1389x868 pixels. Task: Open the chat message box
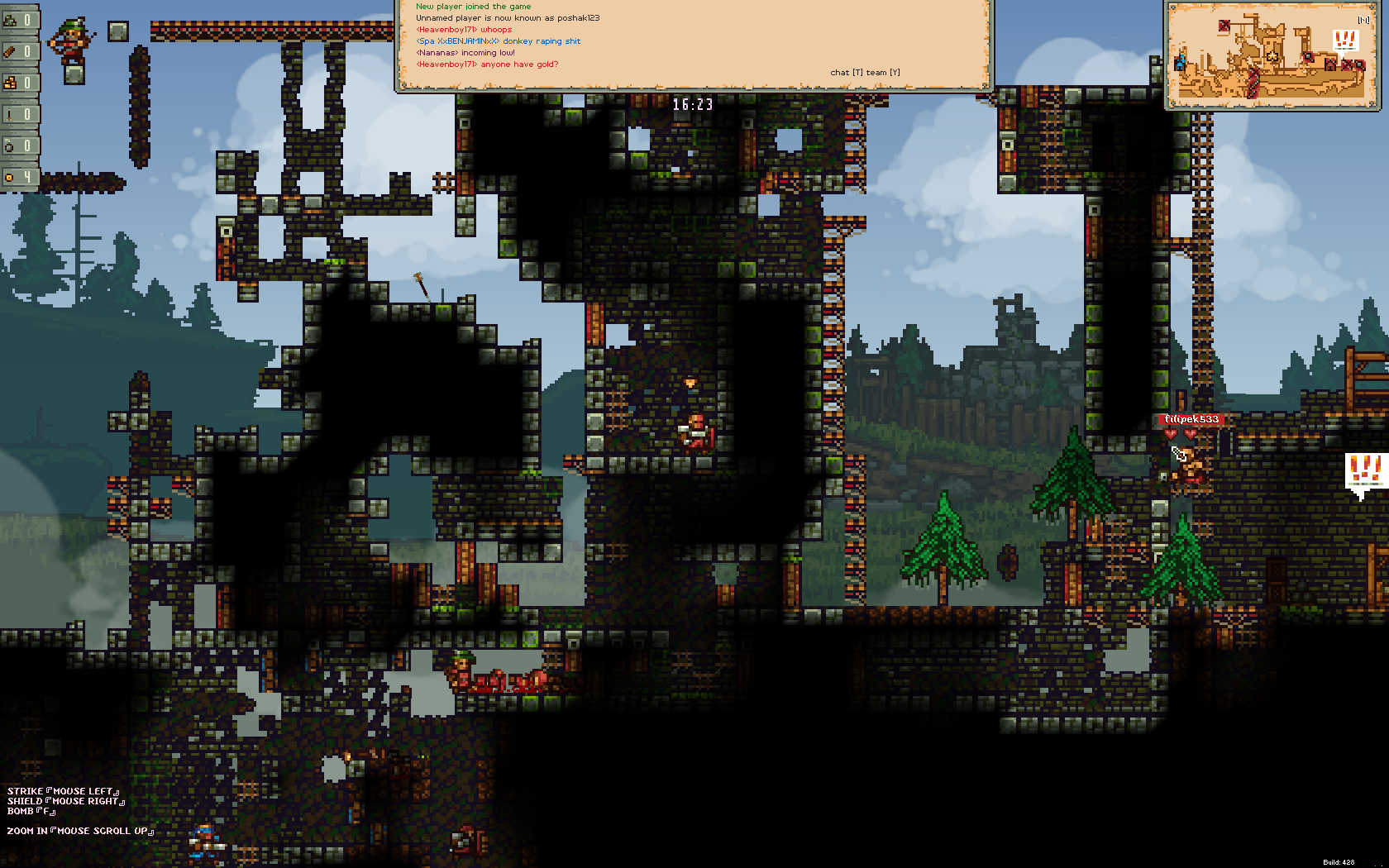click(693, 43)
